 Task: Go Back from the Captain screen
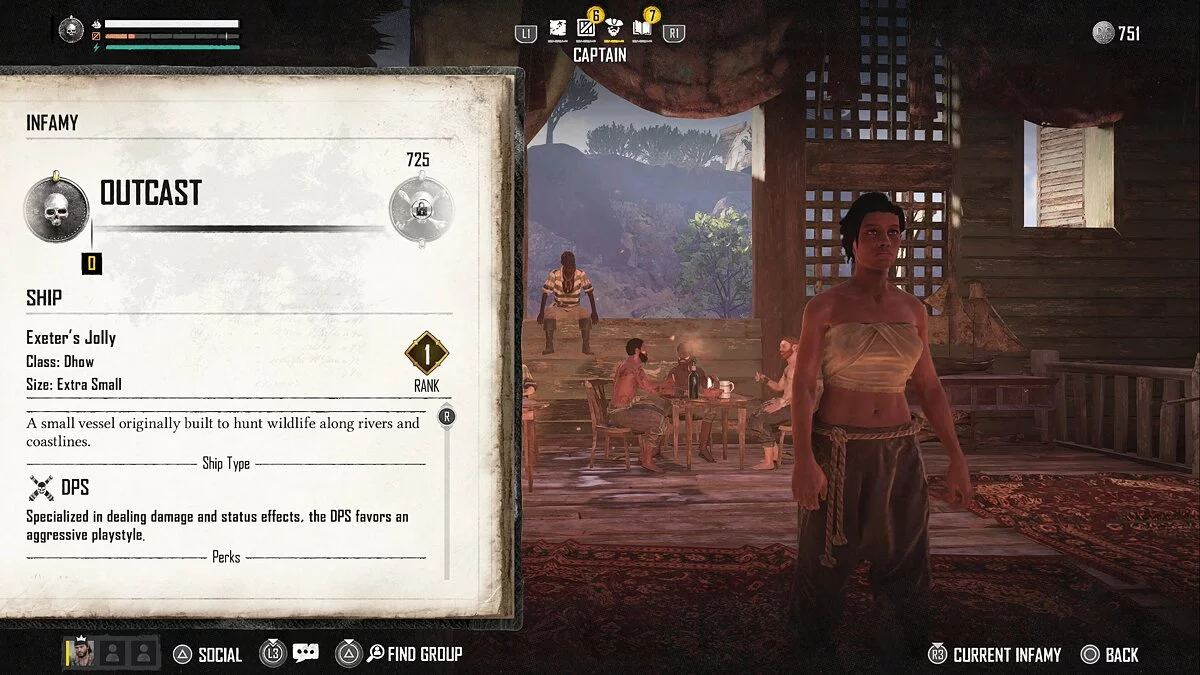1110,655
